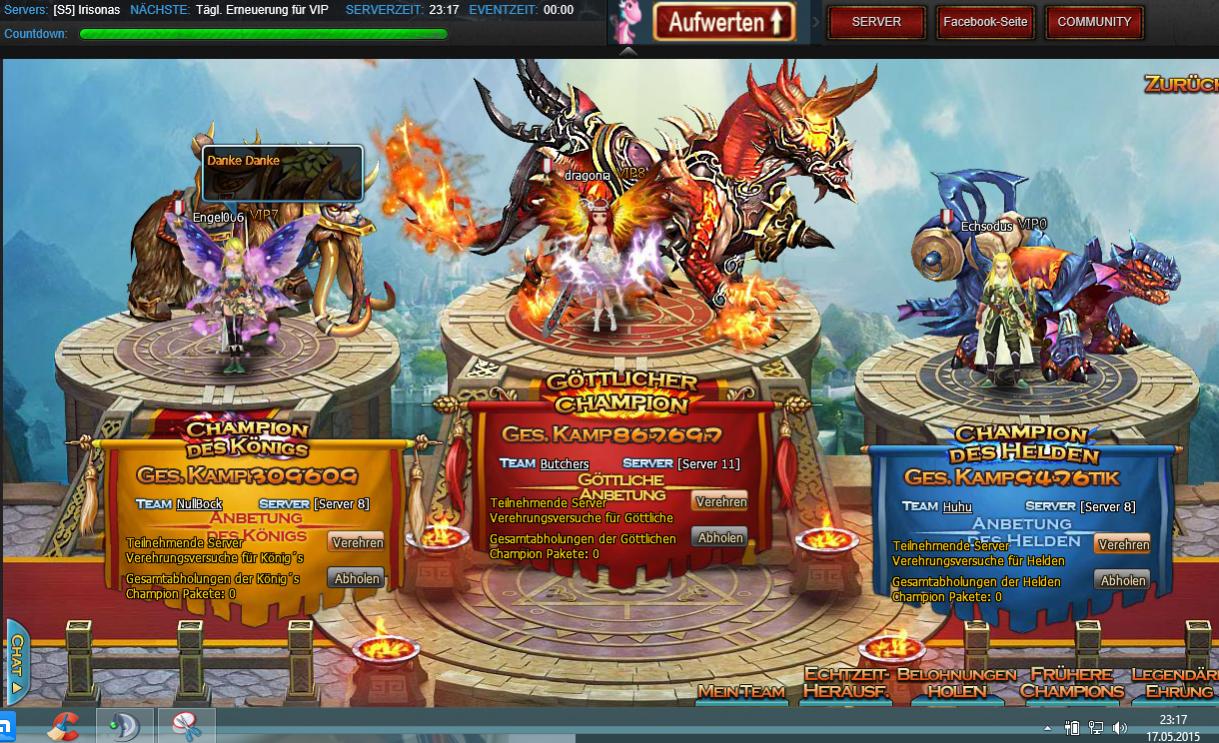The height and width of the screenshot is (743, 1219).
Task: Open the SERVER menu
Action: [x=876, y=22]
